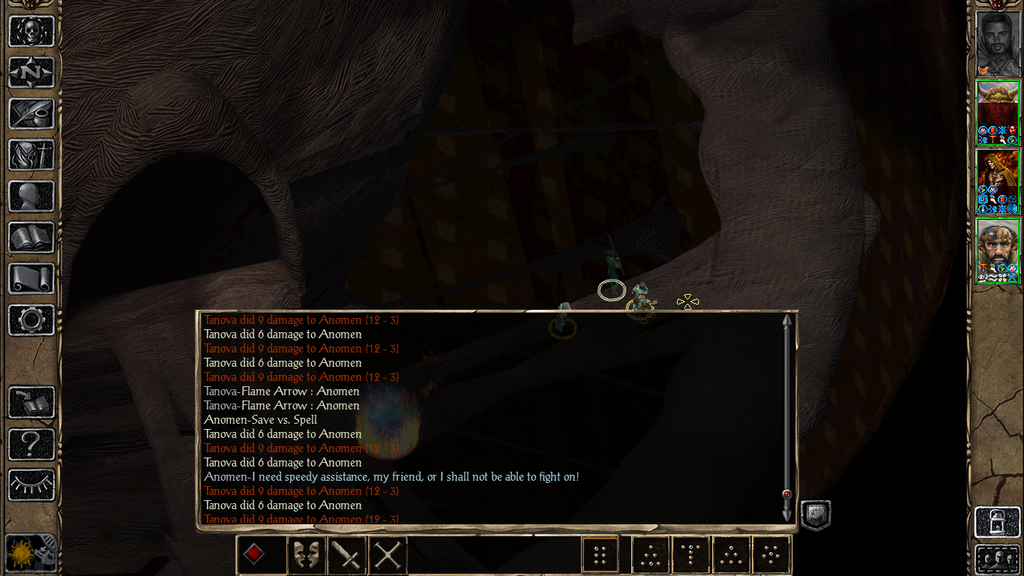Image resolution: width=1024 pixels, height=576 pixels.
Task: Choose the twin masks talk action
Action: coord(305,554)
